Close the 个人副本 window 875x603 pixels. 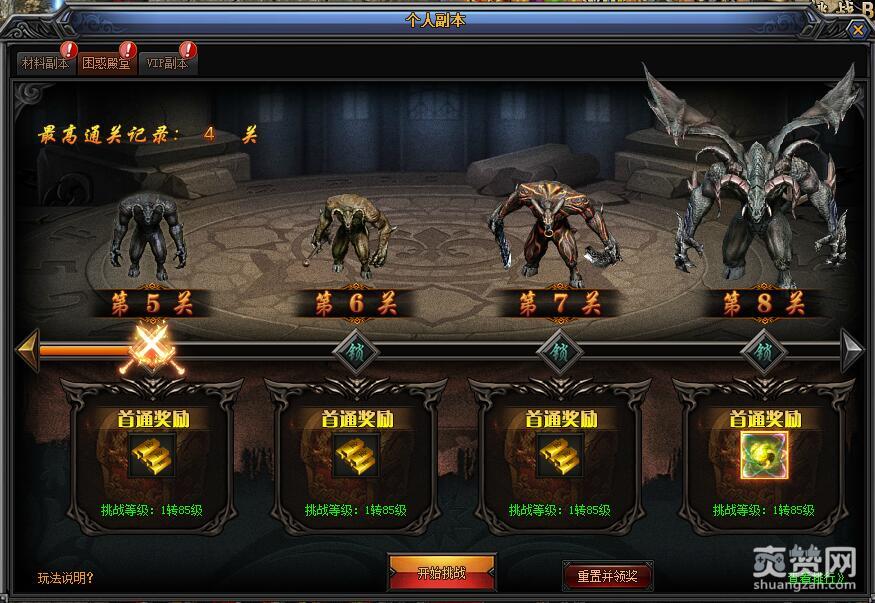pyautogui.click(x=858, y=30)
